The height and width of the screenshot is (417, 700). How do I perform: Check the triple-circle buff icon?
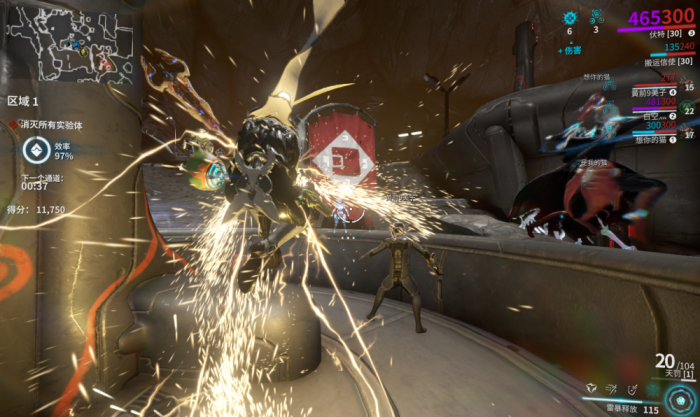[x=596, y=16]
